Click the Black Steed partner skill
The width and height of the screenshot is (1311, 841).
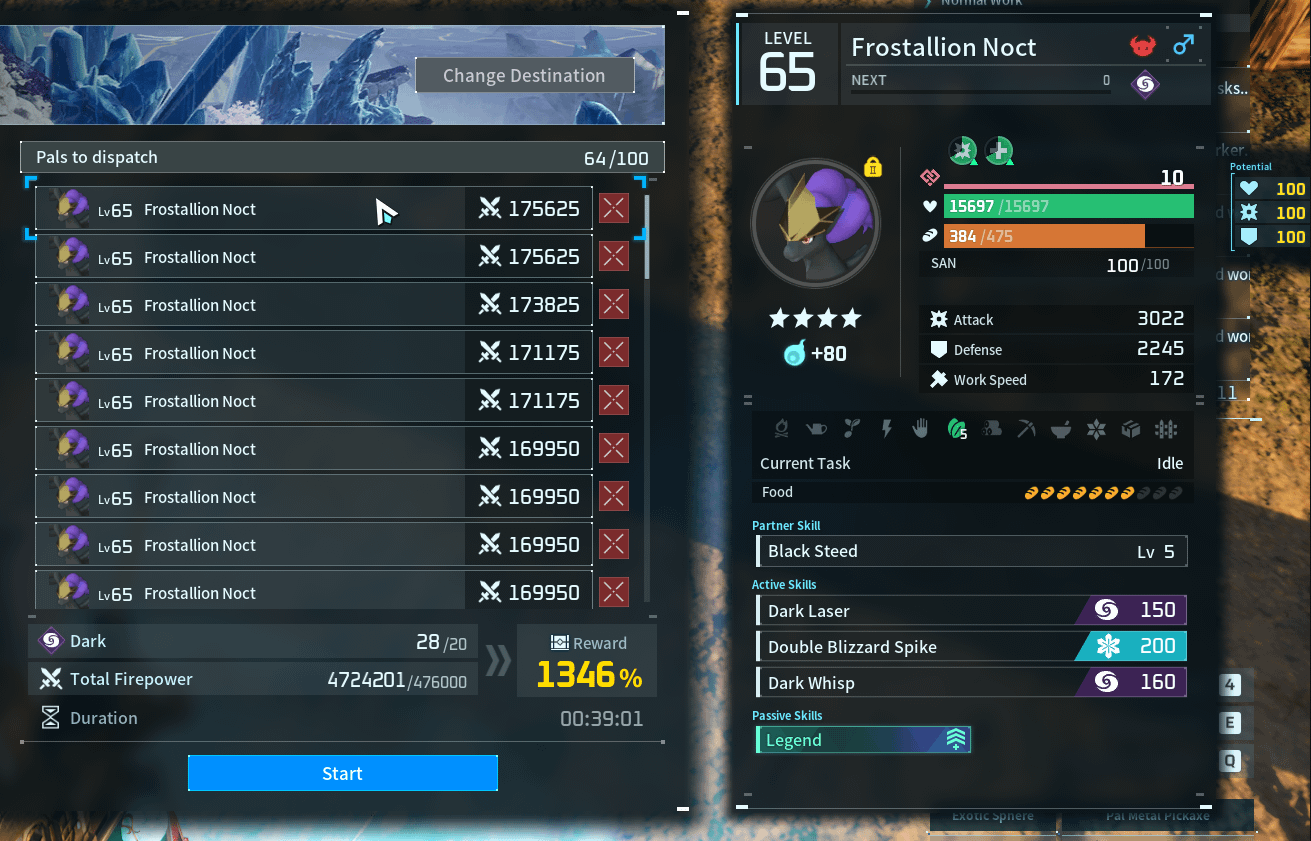point(972,551)
